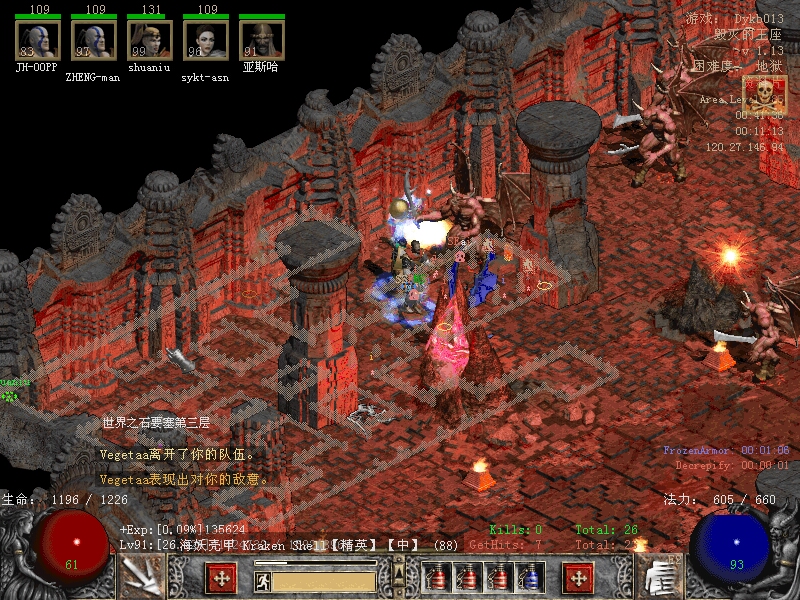Click the new skill points button beside potion belt

pos(578,579)
